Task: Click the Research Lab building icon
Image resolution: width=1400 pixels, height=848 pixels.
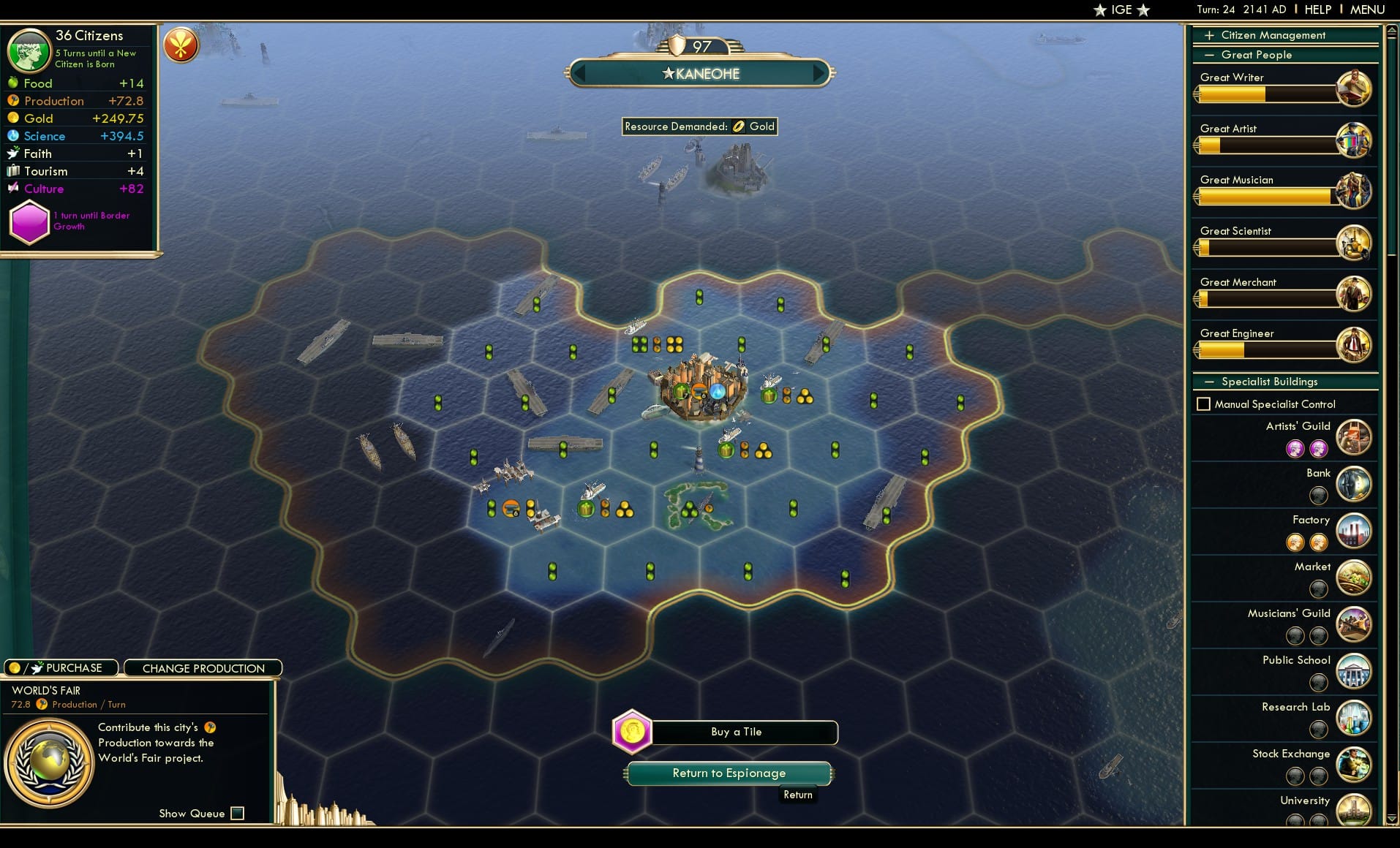Action: 1355,718
